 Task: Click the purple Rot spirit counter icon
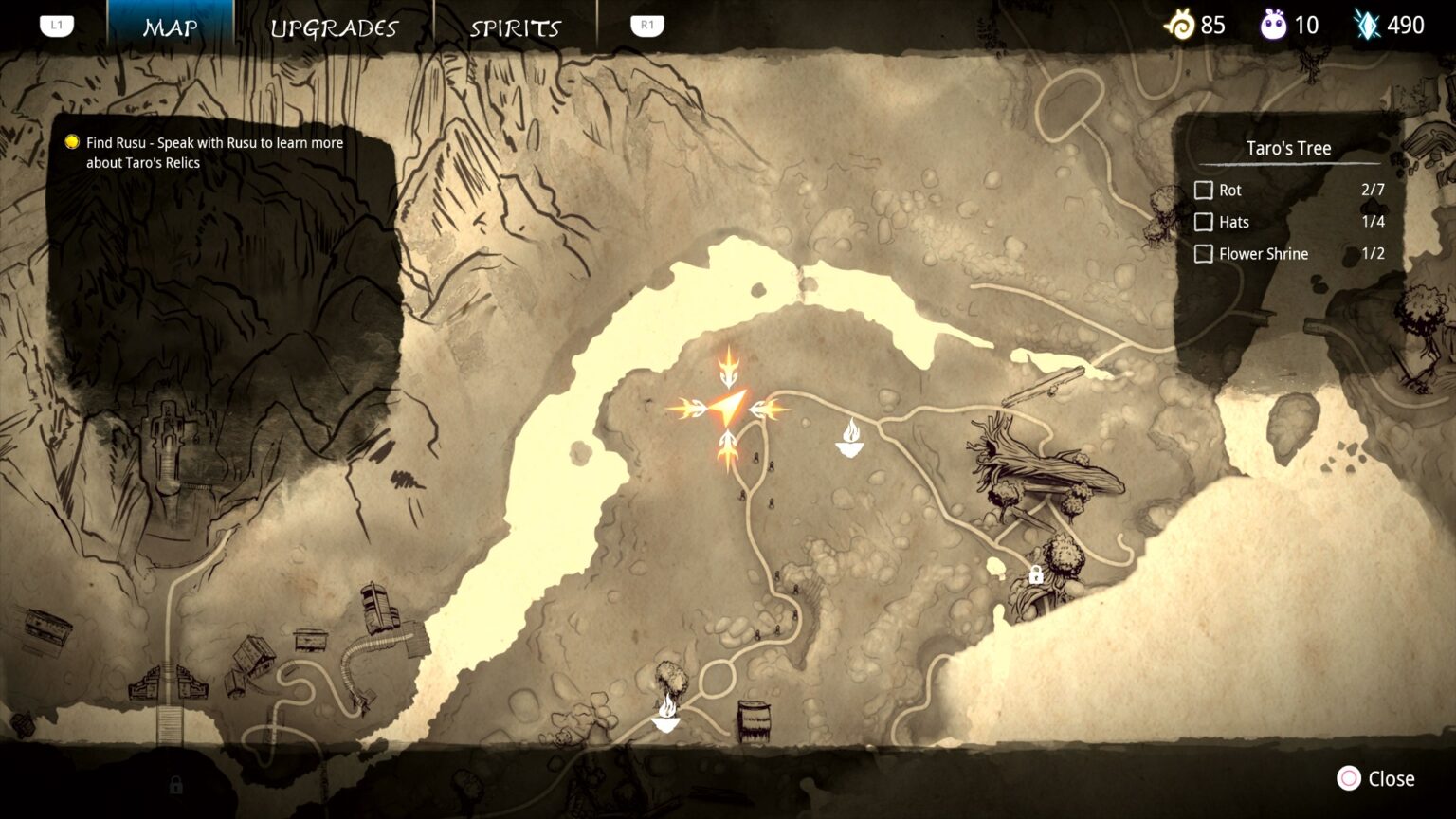click(1275, 25)
